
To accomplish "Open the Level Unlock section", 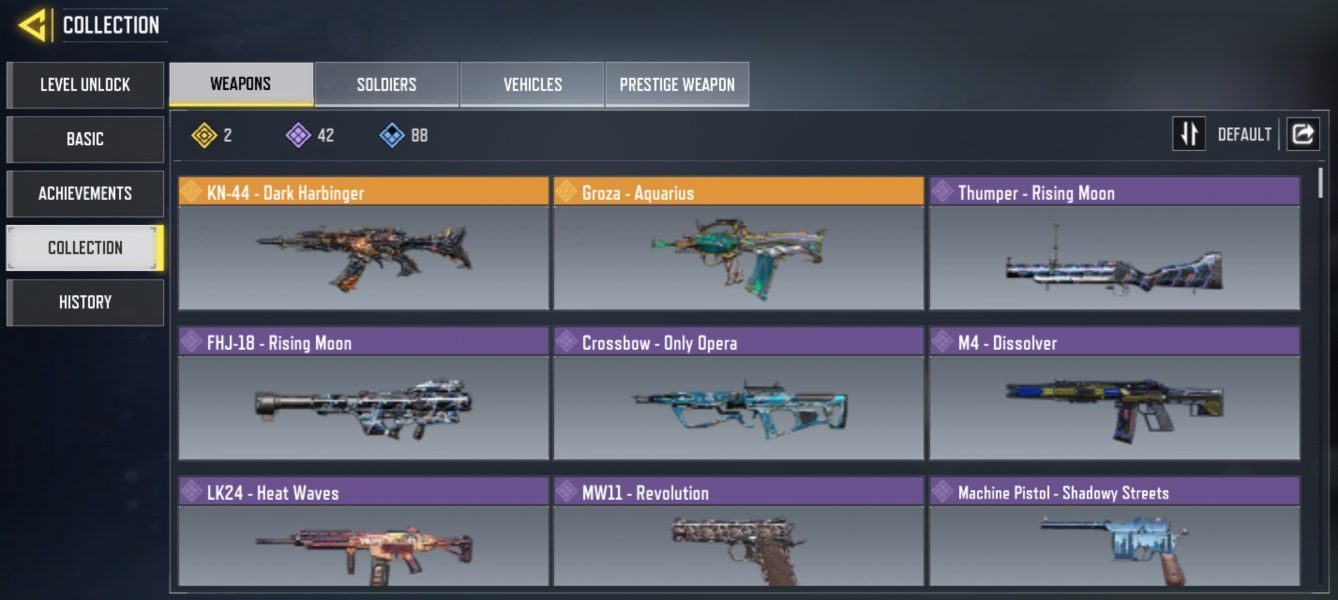I will pyautogui.click(x=85, y=85).
